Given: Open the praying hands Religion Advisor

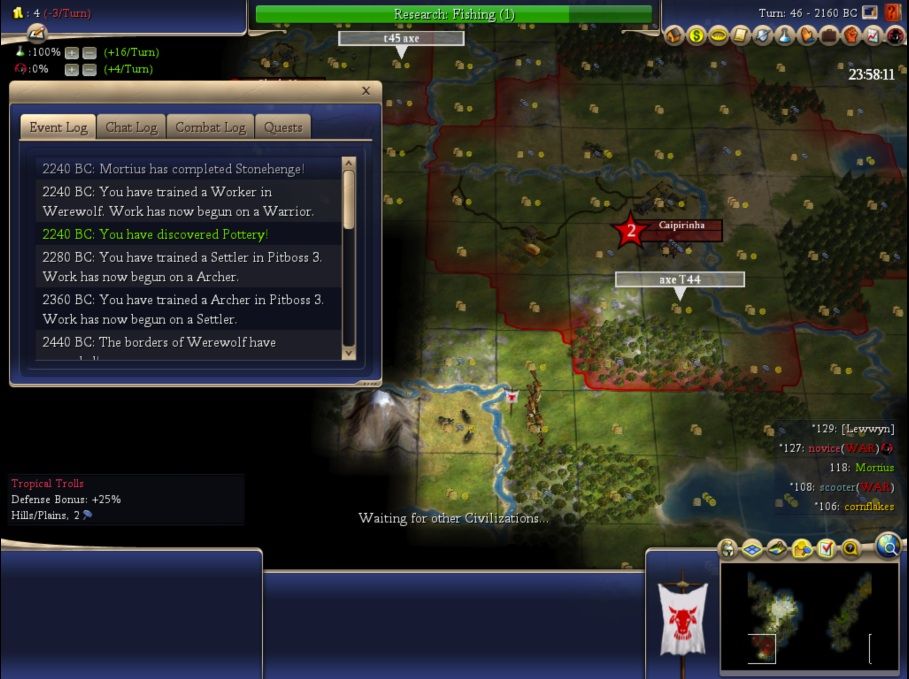Looking at the screenshot, I should point(807,36).
